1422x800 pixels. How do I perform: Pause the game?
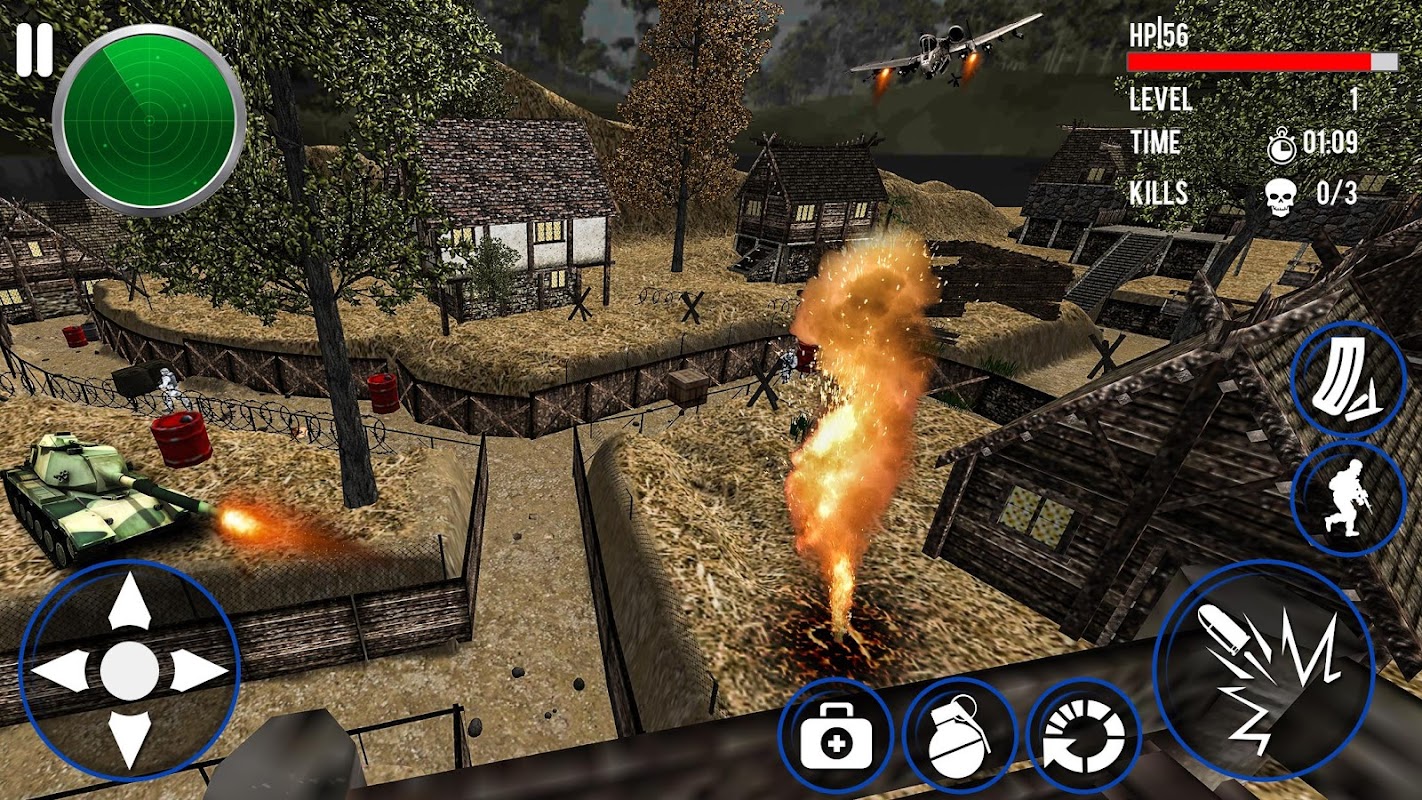pos(33,52)
